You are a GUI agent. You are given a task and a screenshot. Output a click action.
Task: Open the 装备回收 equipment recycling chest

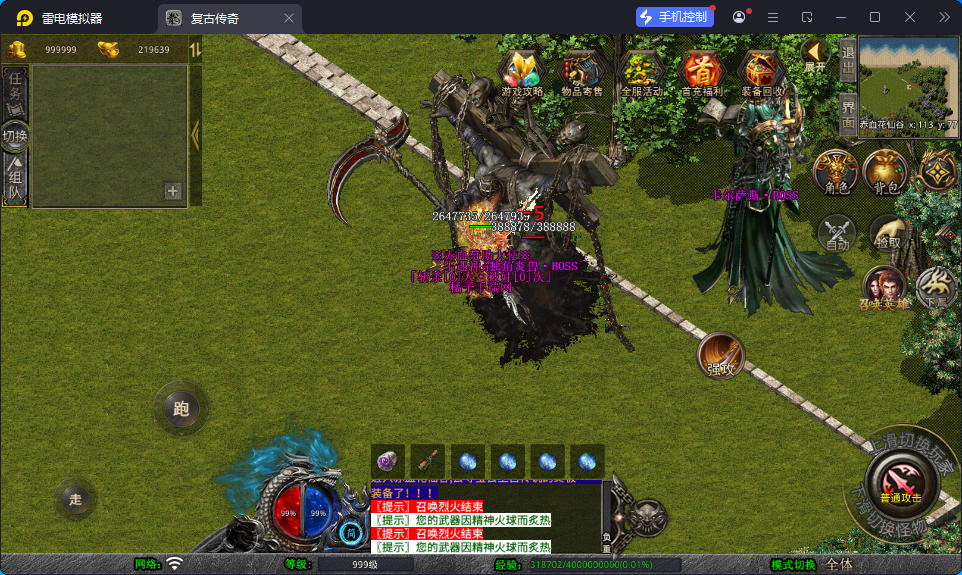pyautogui.click(x=763, y=73)
